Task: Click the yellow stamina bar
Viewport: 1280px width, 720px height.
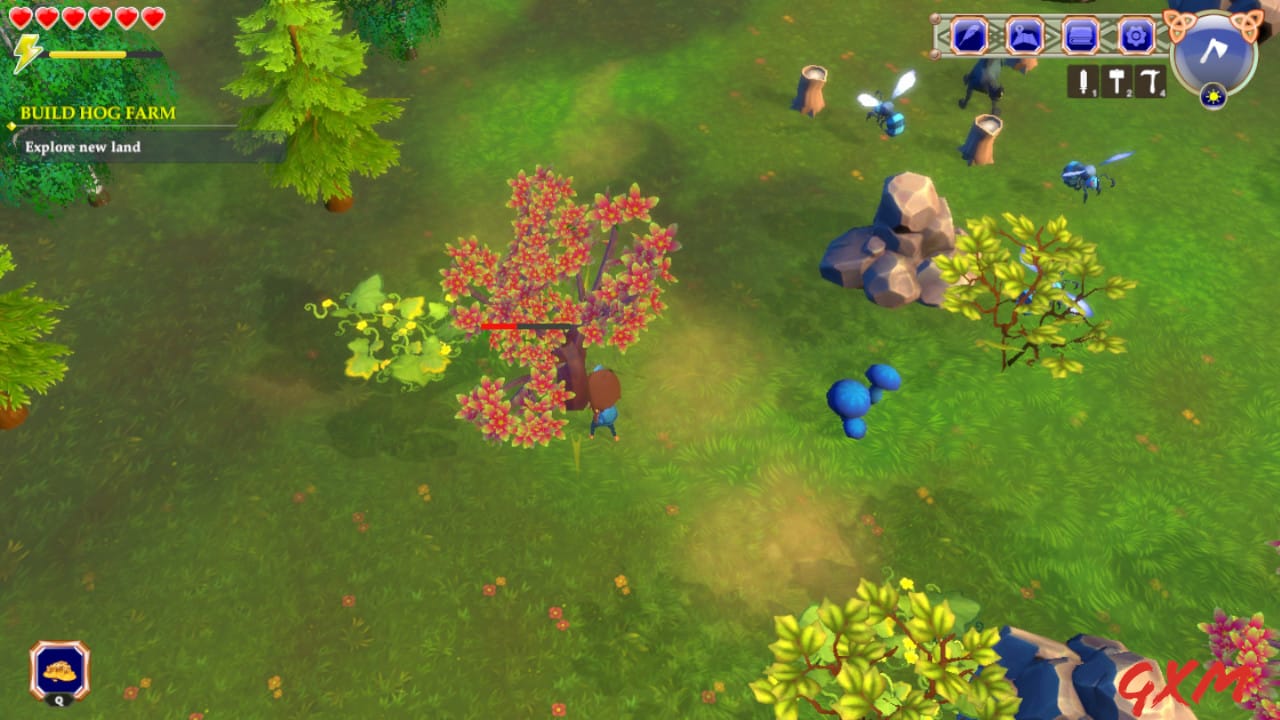Action: pyautogui.click(x=88, y=54)
